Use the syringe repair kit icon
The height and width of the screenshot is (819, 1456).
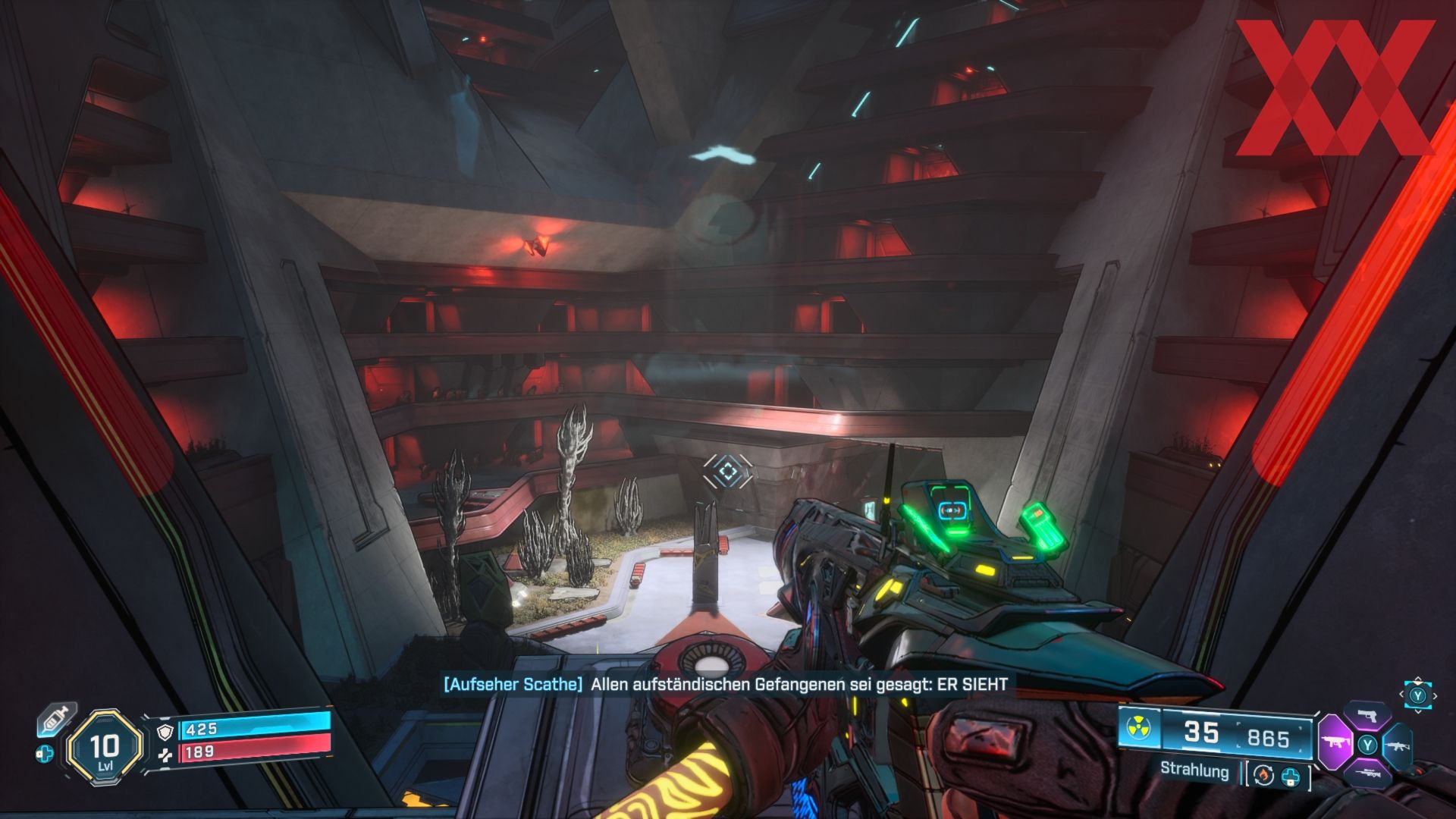[55, 718]
